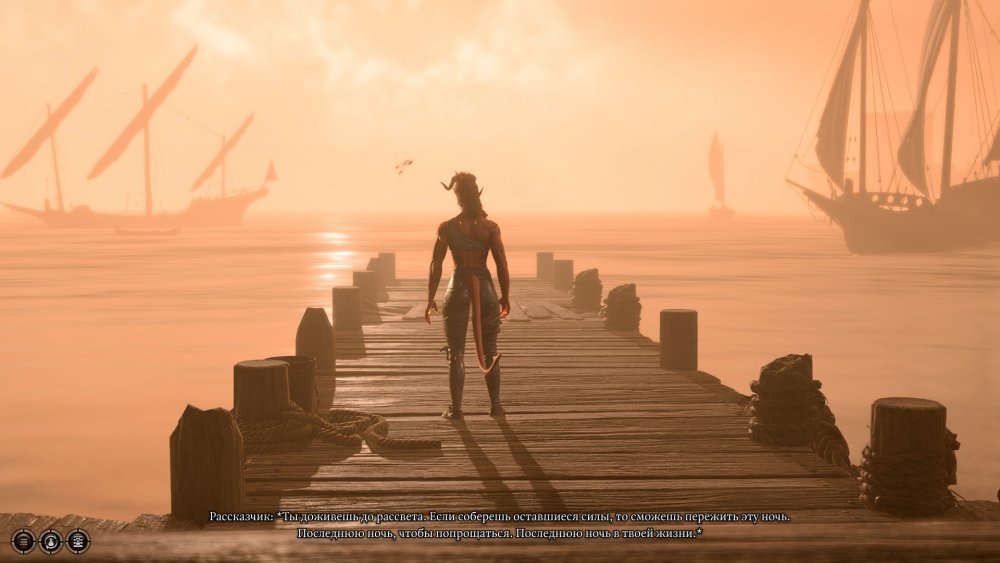Open the stacked panels dialogue icon

tap(78, 541)
